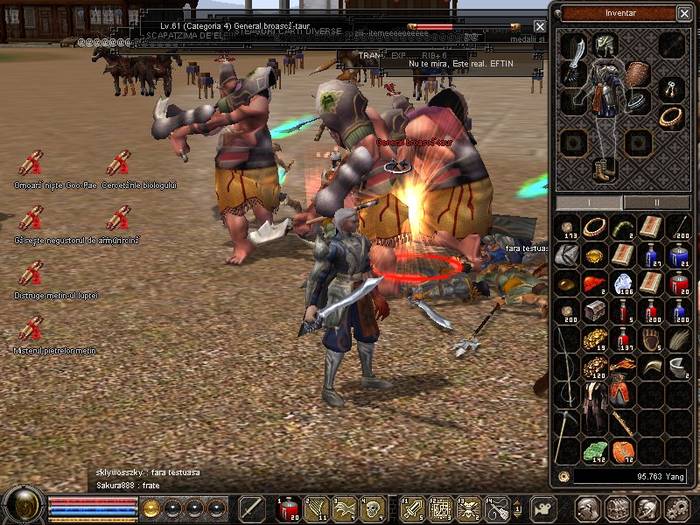Viewport: 700px width, 525px height.
Task: Select the equipped shield slot
Action: pos(638,74)
